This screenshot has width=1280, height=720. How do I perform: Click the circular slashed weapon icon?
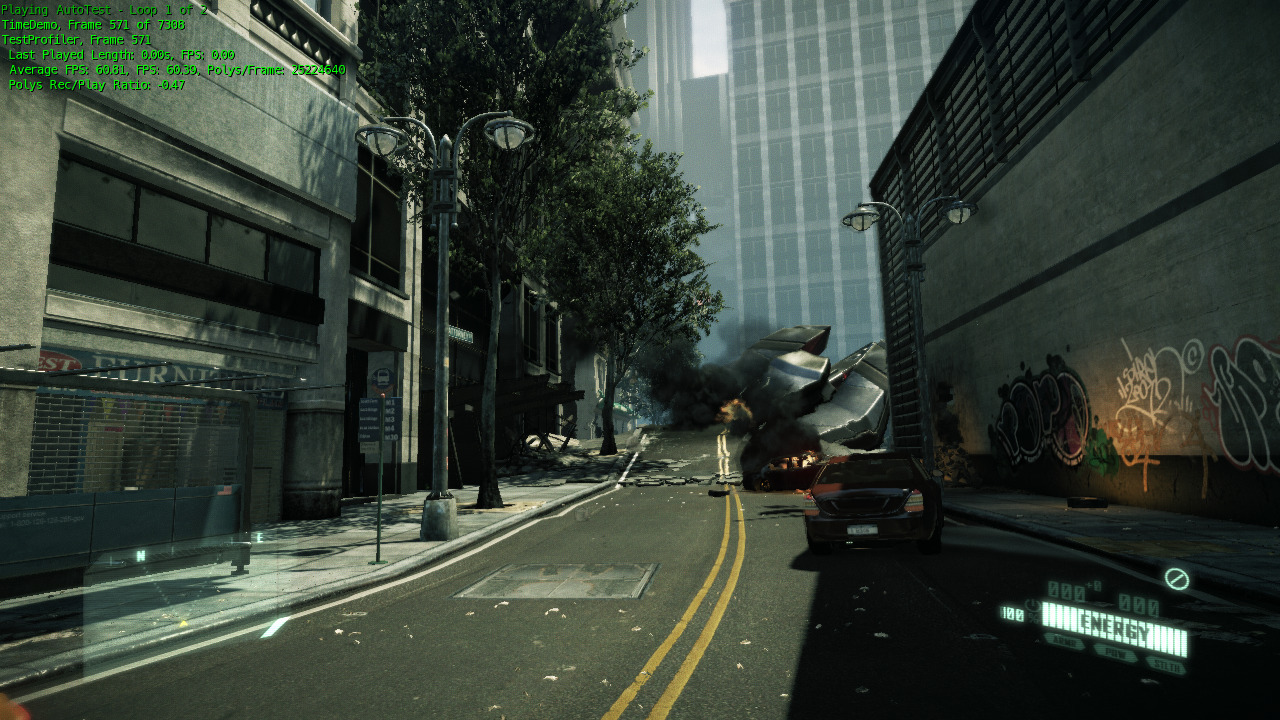(1177, 579)
